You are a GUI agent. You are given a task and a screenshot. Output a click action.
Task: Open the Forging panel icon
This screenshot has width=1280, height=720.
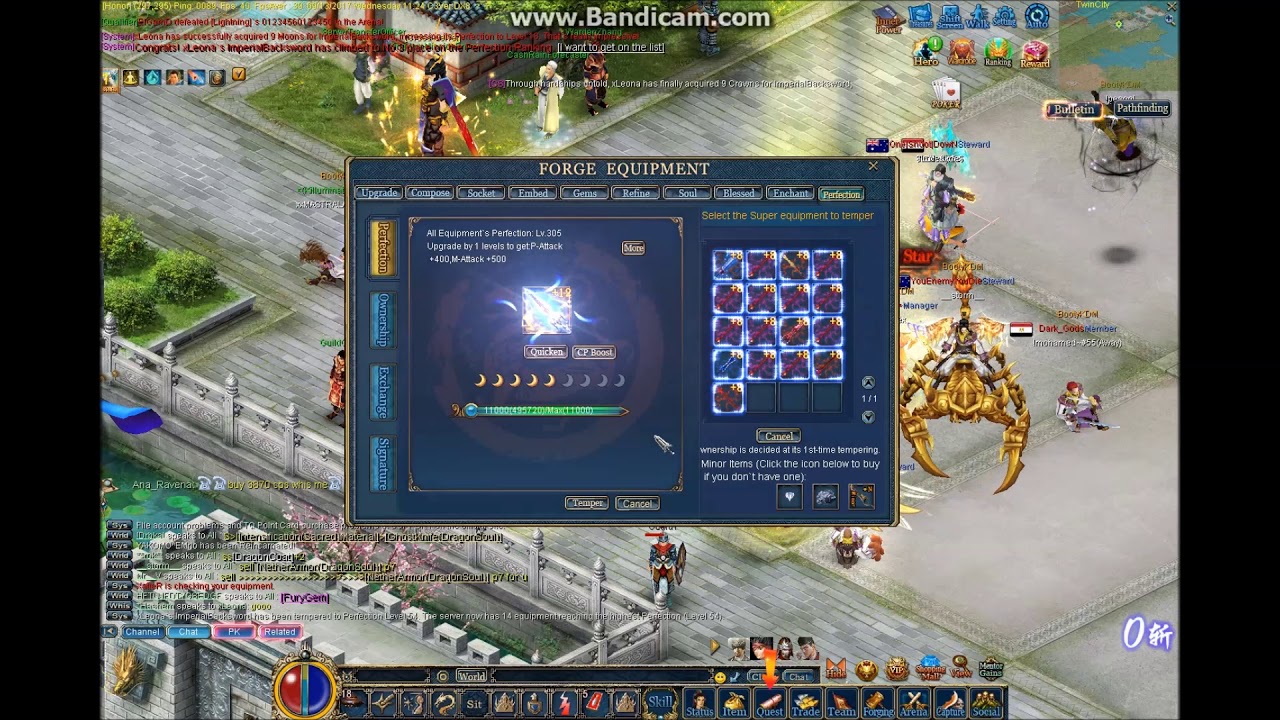(879, 703)
